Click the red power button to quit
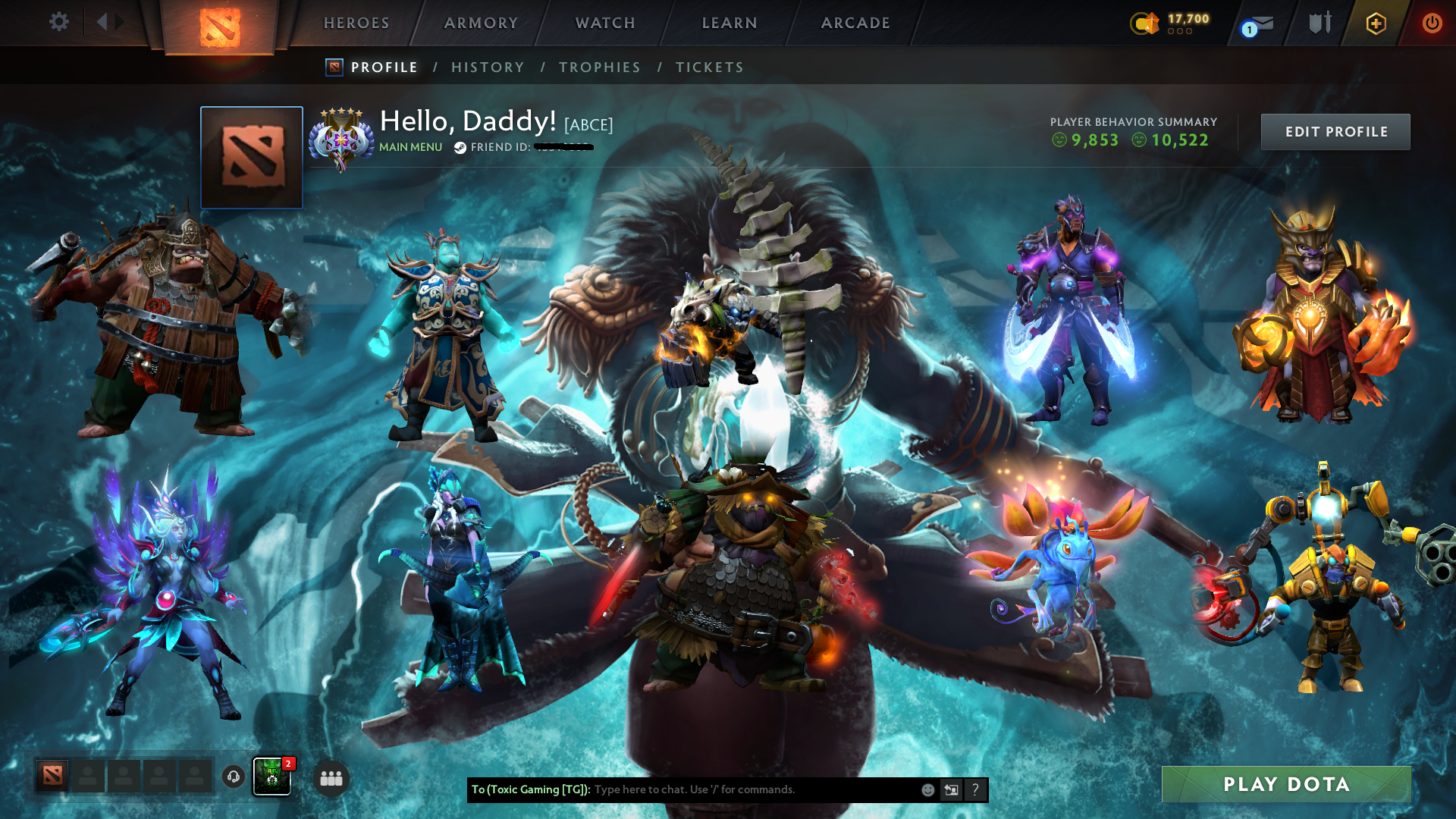 click(1432, 23)
